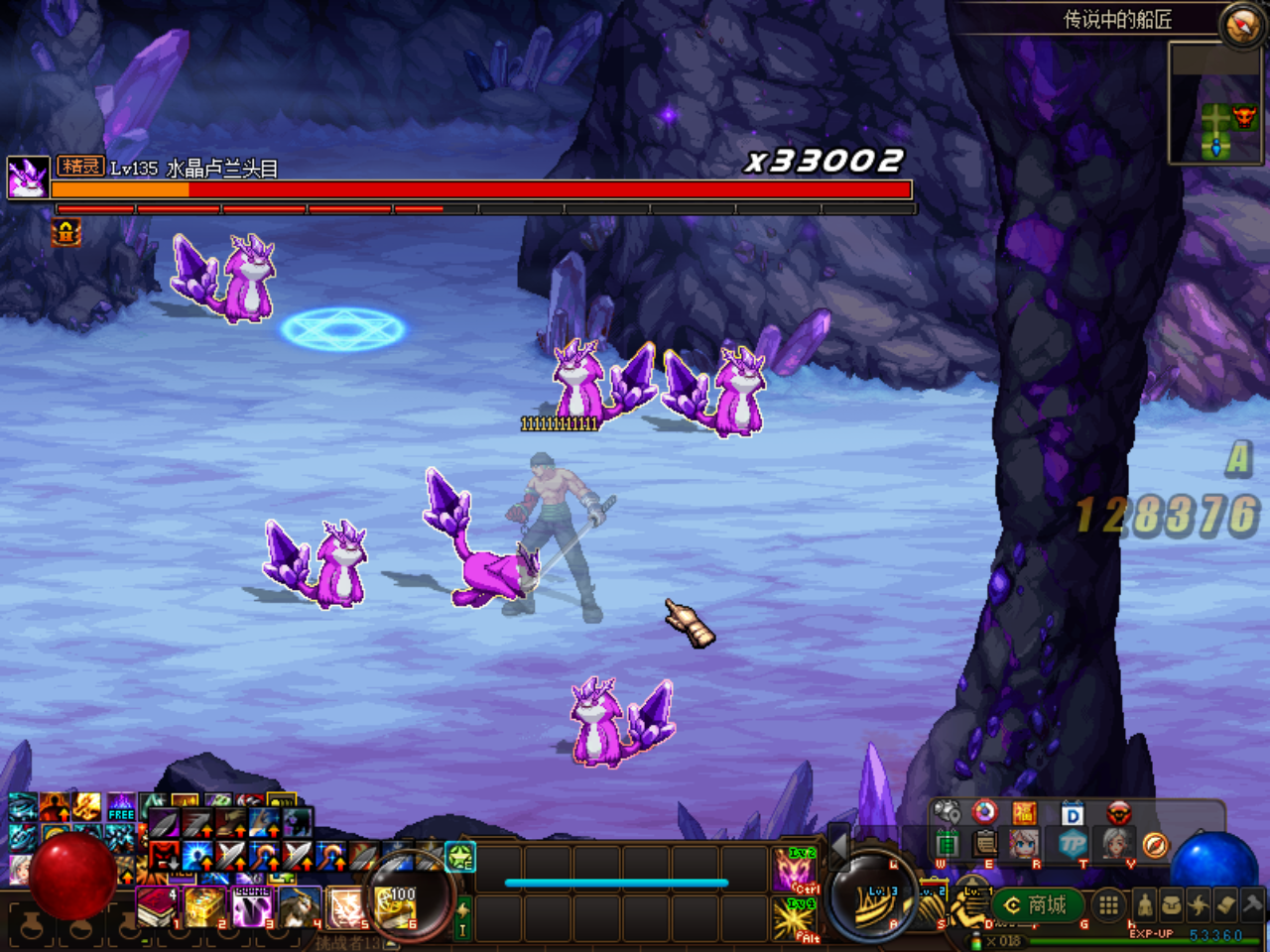Click the Sera portrait icon on R shortcut

(1023, 845)
